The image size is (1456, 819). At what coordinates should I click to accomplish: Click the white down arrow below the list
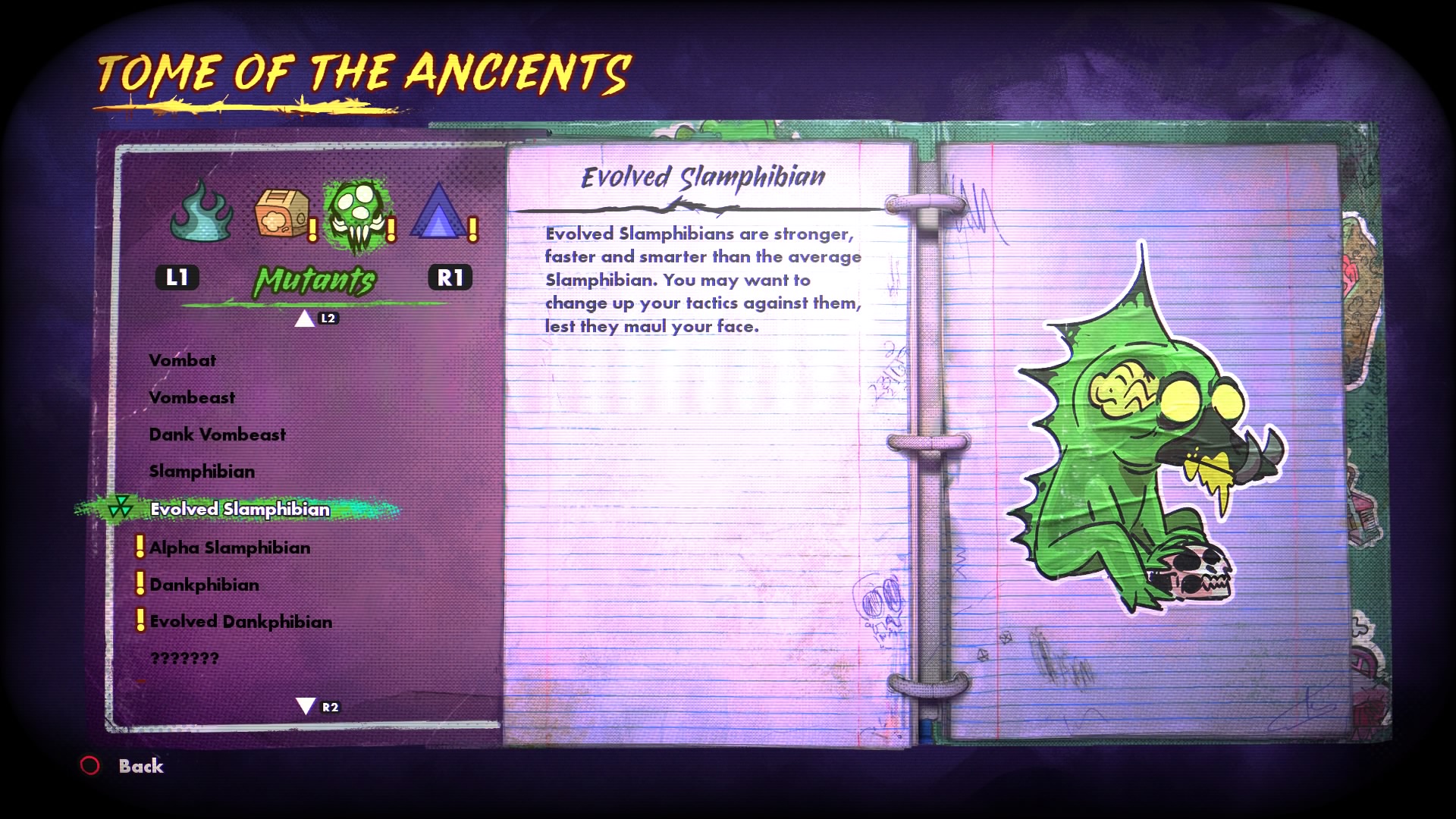[306, 707]
